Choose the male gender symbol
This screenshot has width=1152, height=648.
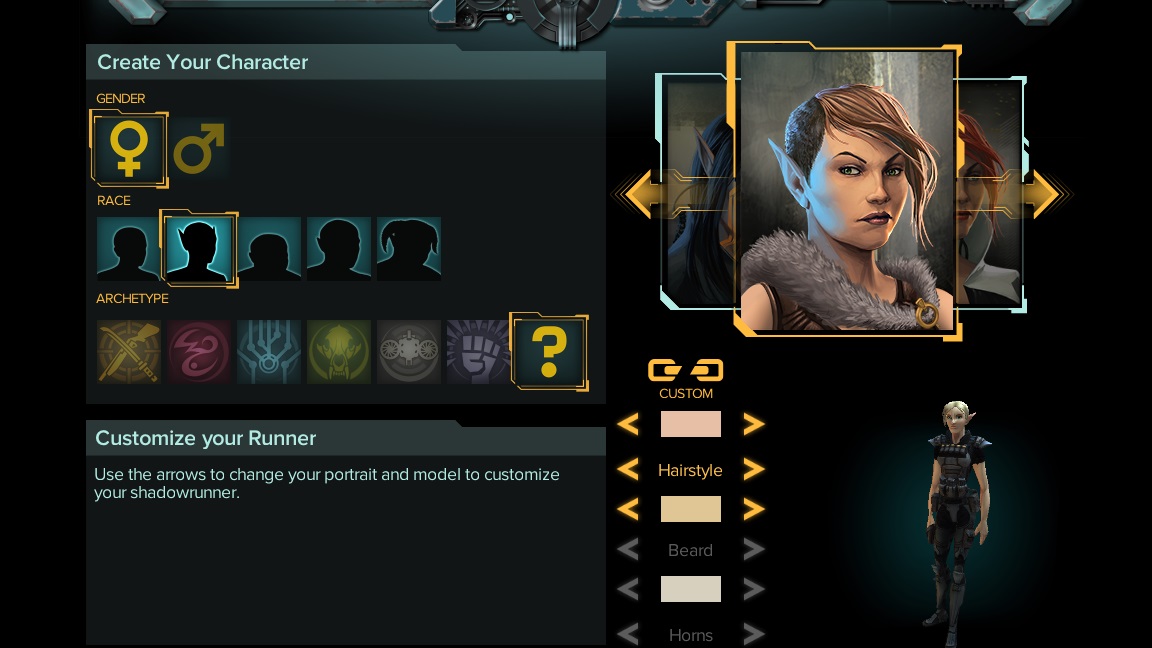[199, 148]
